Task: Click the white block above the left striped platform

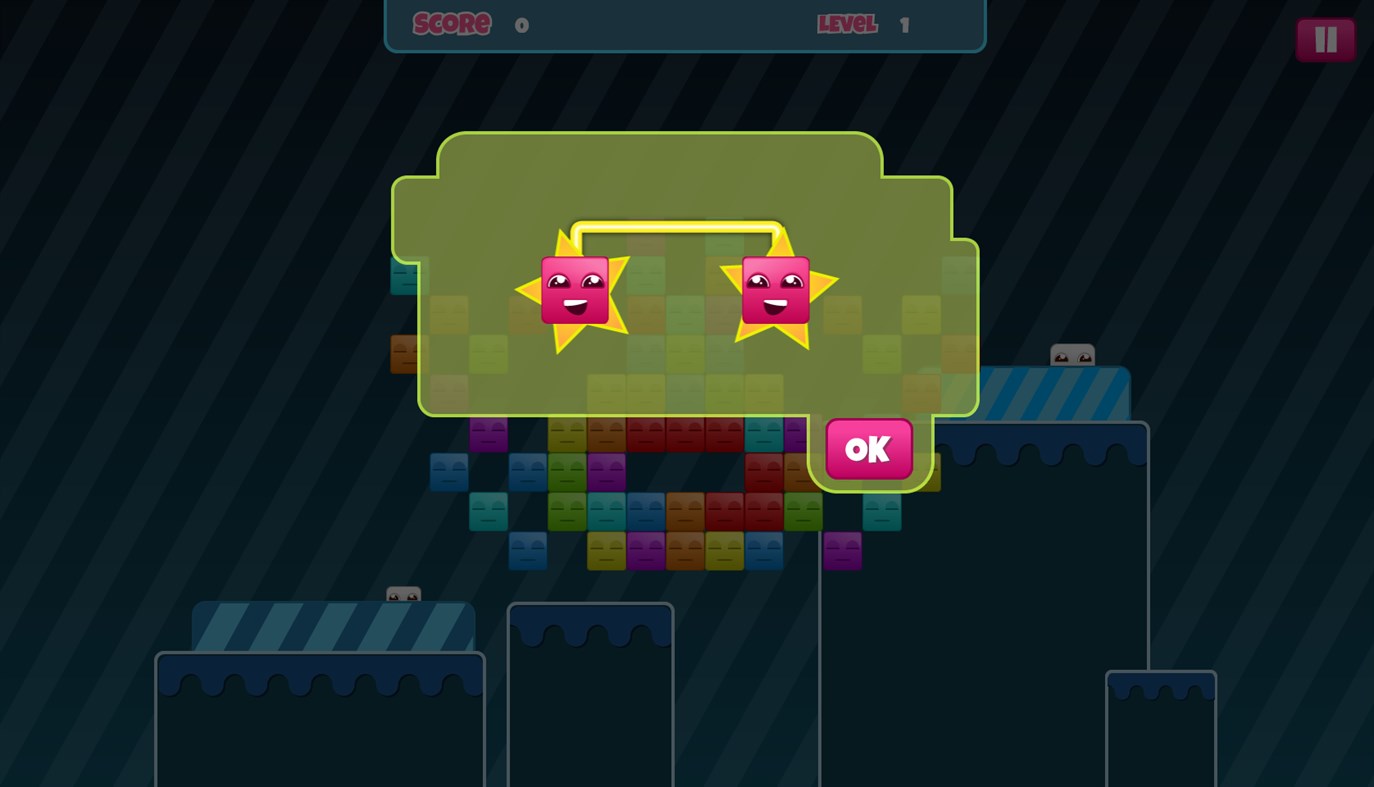Action: pos(403,595)
